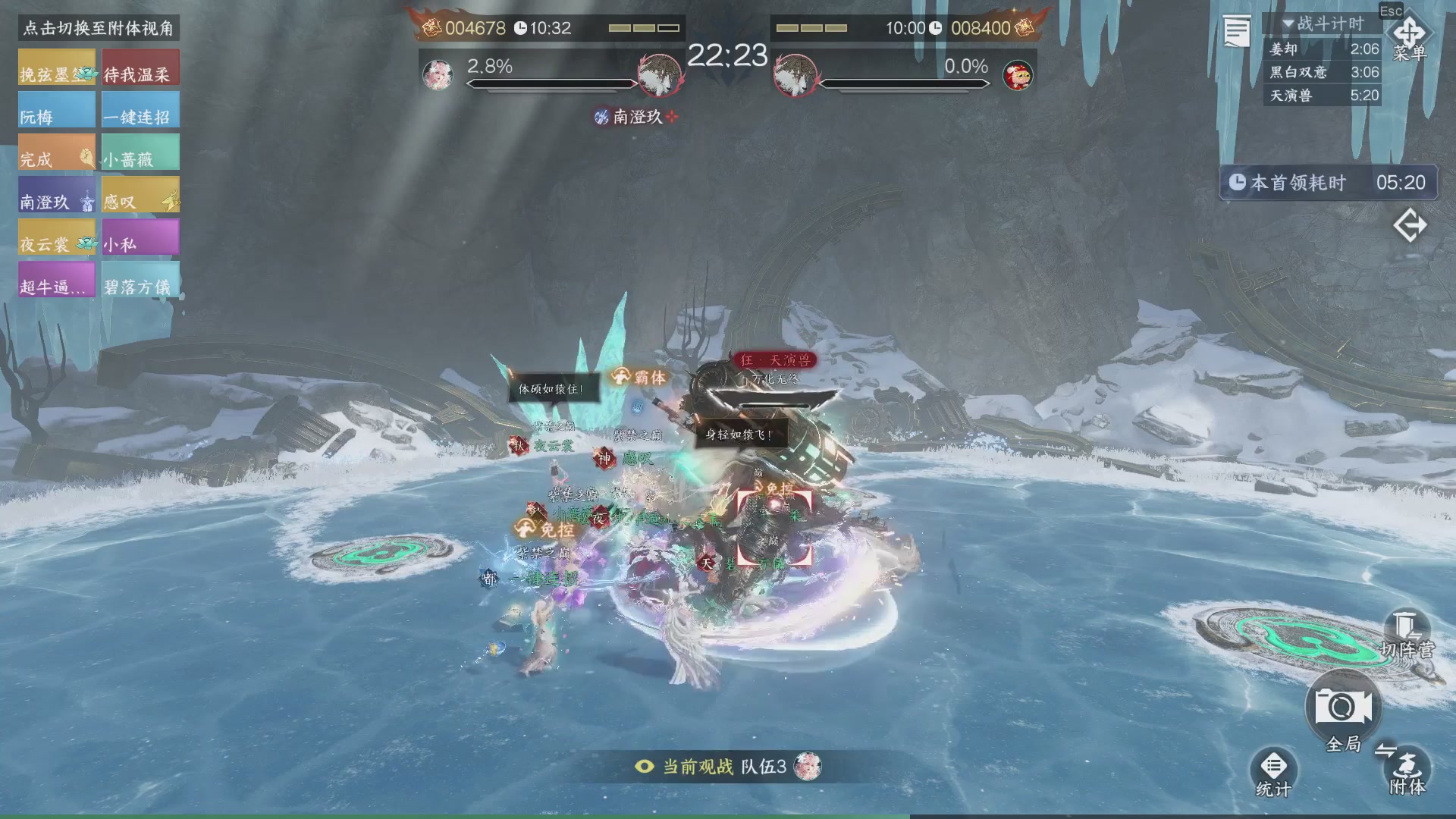Click the exit arrow icon
The image size is (1456, 819).
[1410, 226]
